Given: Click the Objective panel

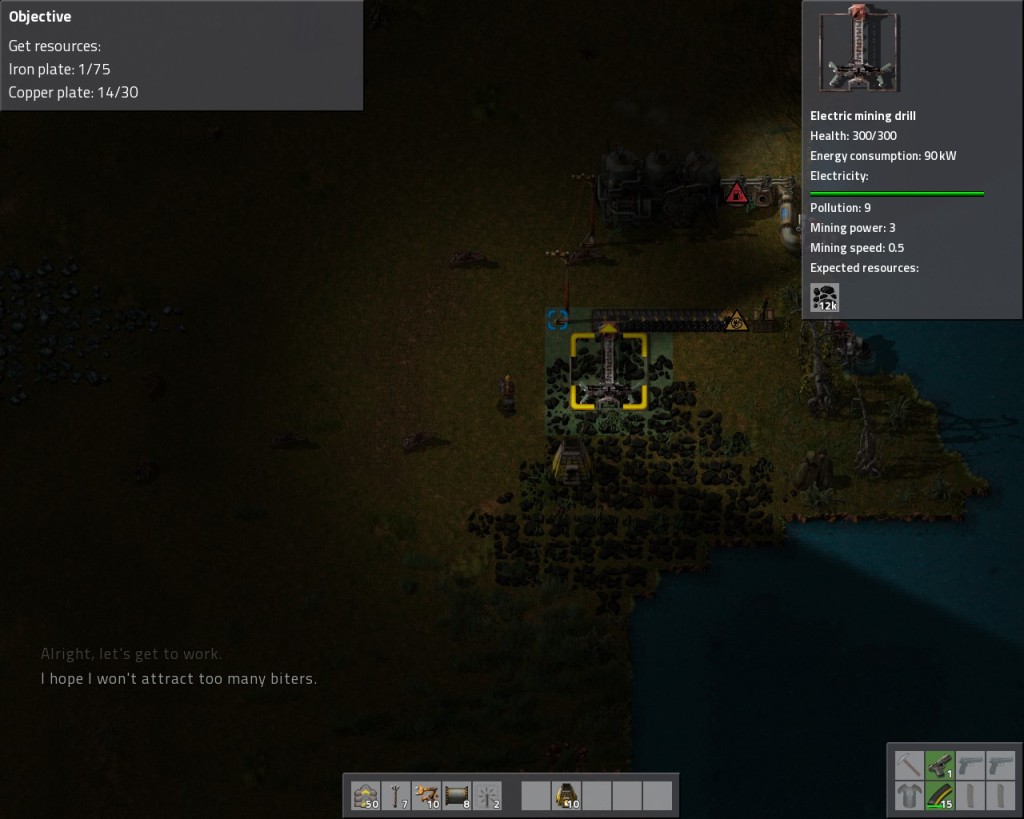Looking at the screenshot, I should 181,55.
